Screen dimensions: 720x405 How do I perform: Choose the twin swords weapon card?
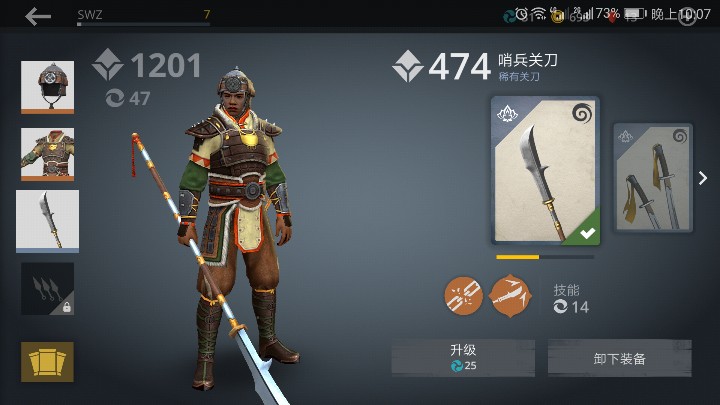[652, 178]
